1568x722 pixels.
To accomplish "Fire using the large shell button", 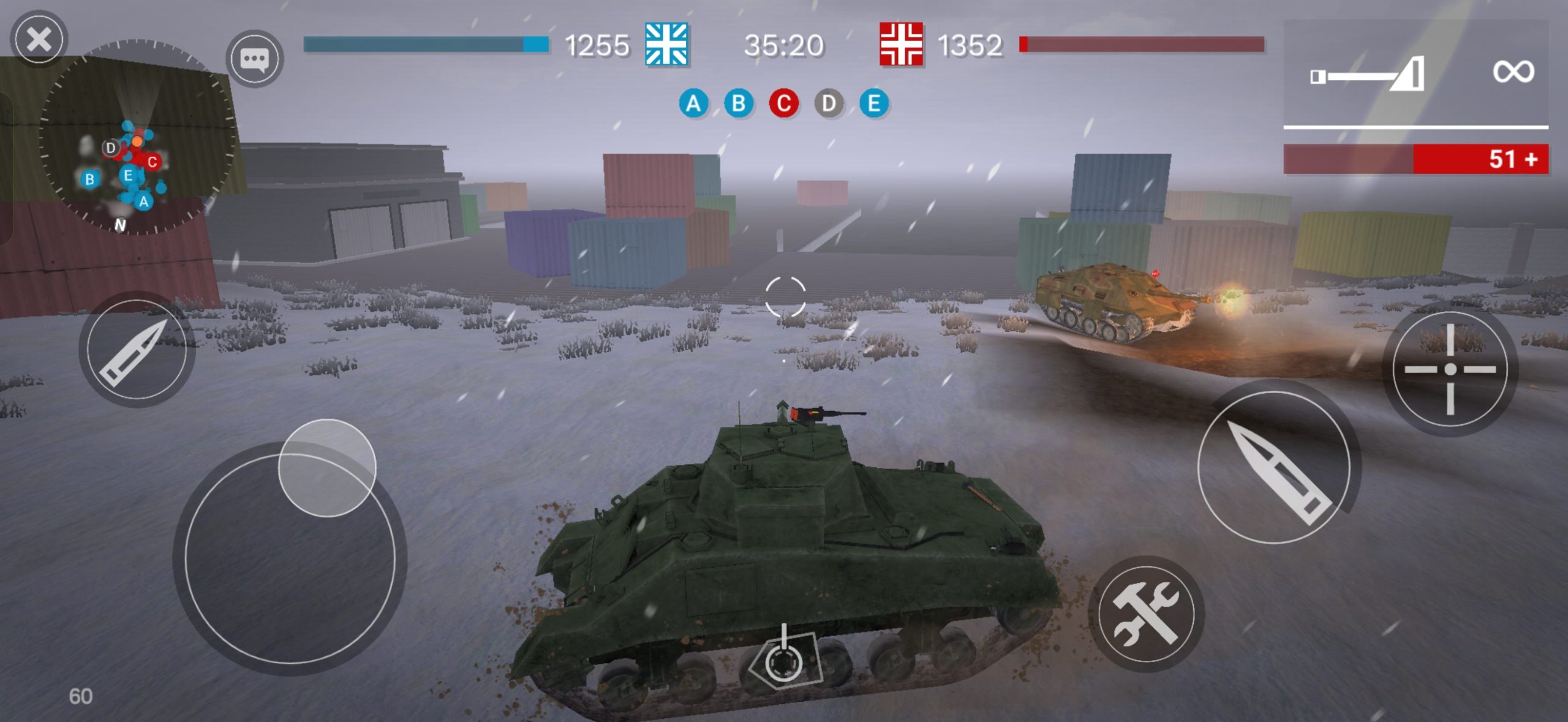I will point(1275,468).
